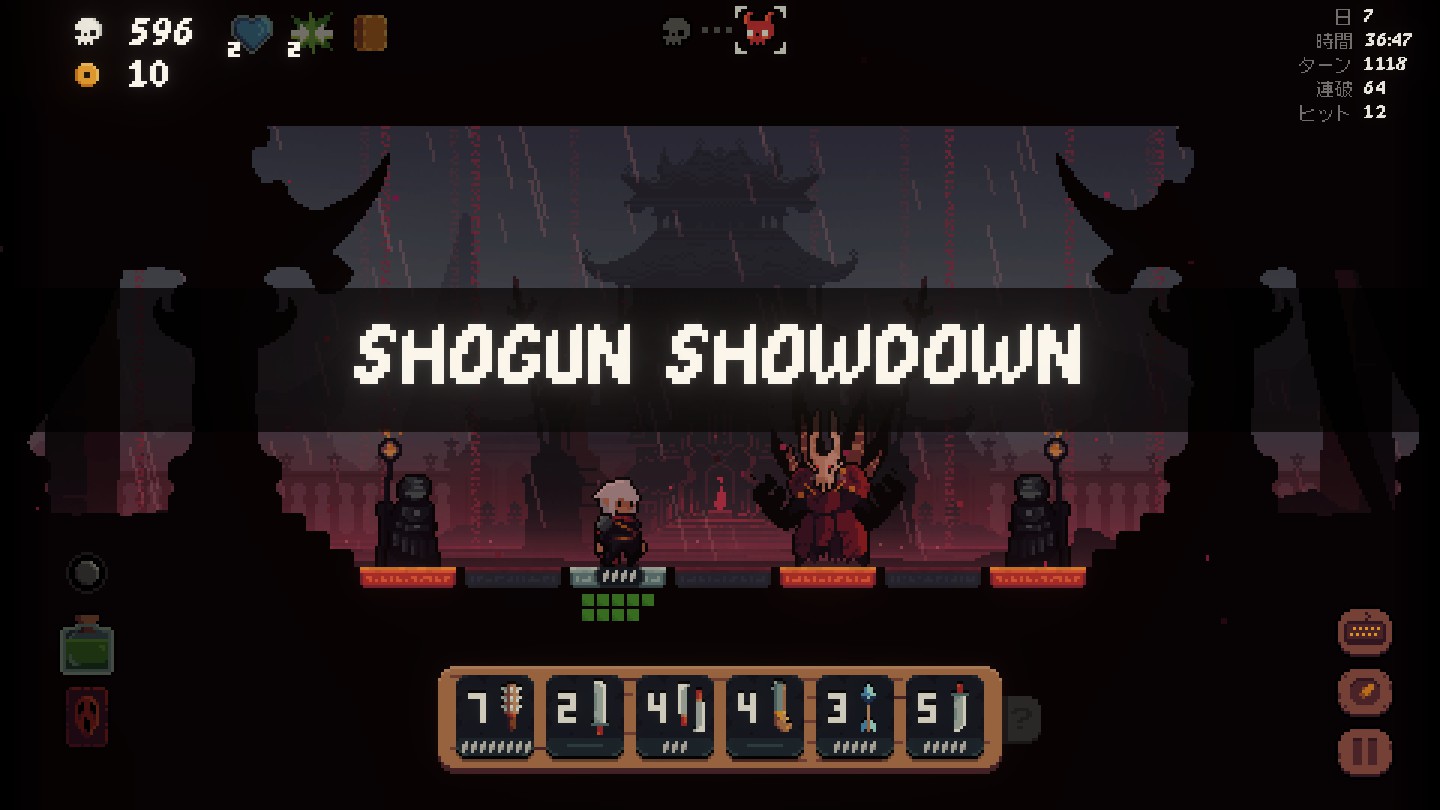Inspect the green spiky burst skill icon

311,35
